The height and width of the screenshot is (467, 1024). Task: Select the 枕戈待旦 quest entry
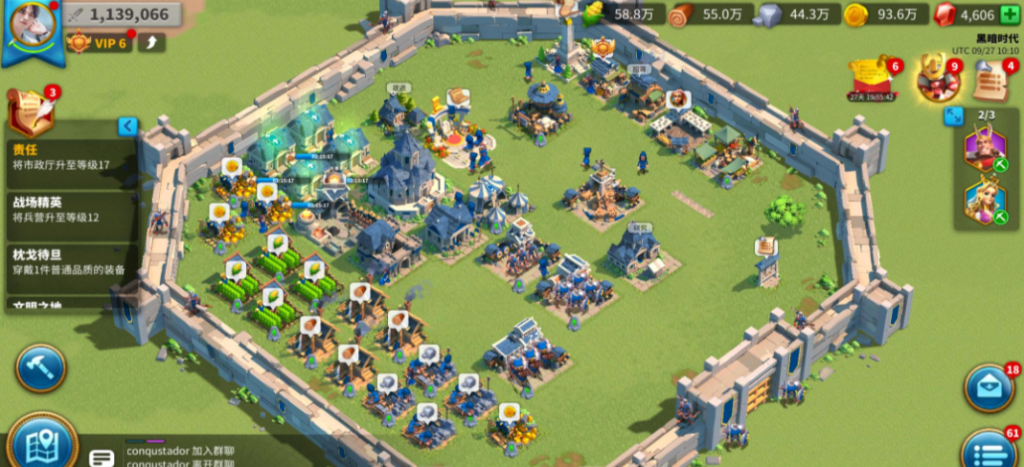coord(70,262)
